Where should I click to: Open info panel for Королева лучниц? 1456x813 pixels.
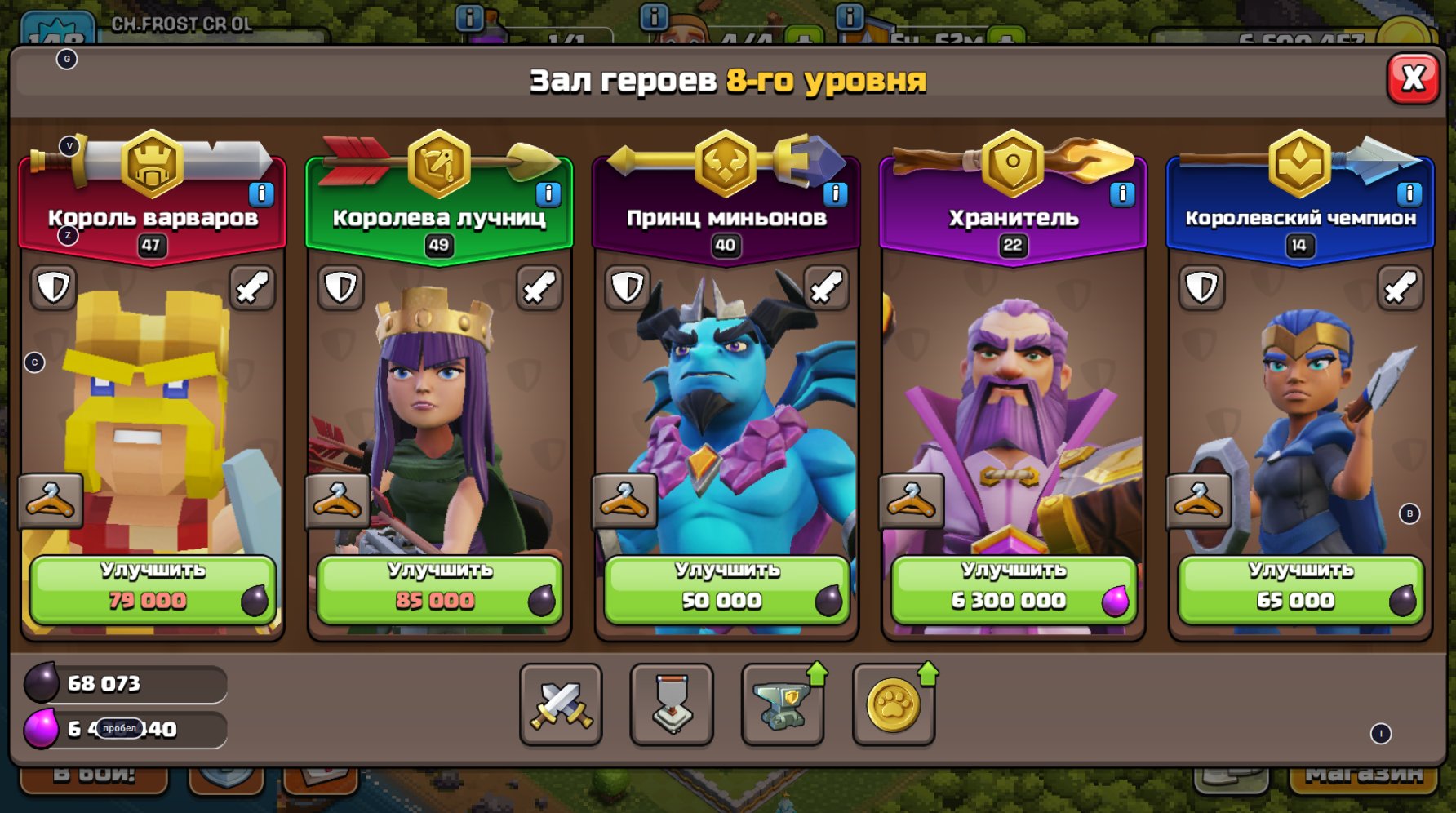click(548, 193)
